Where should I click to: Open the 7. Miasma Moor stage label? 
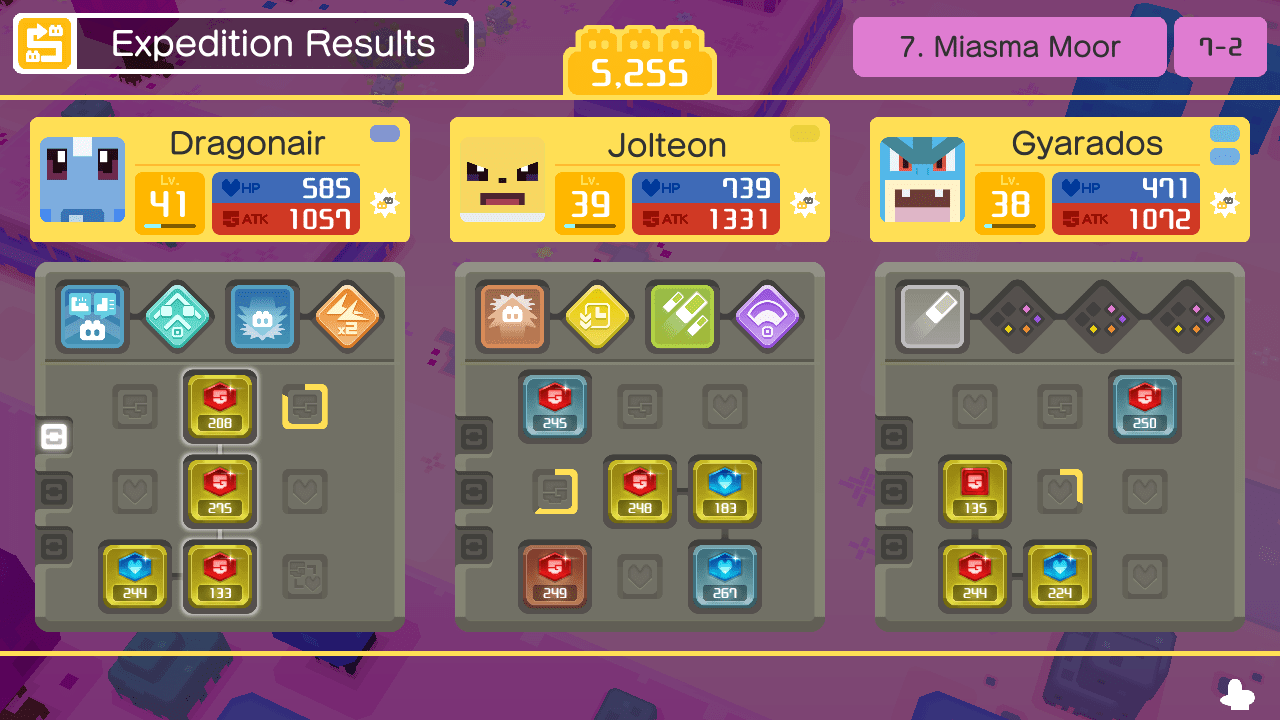[x=1008, y=46]
